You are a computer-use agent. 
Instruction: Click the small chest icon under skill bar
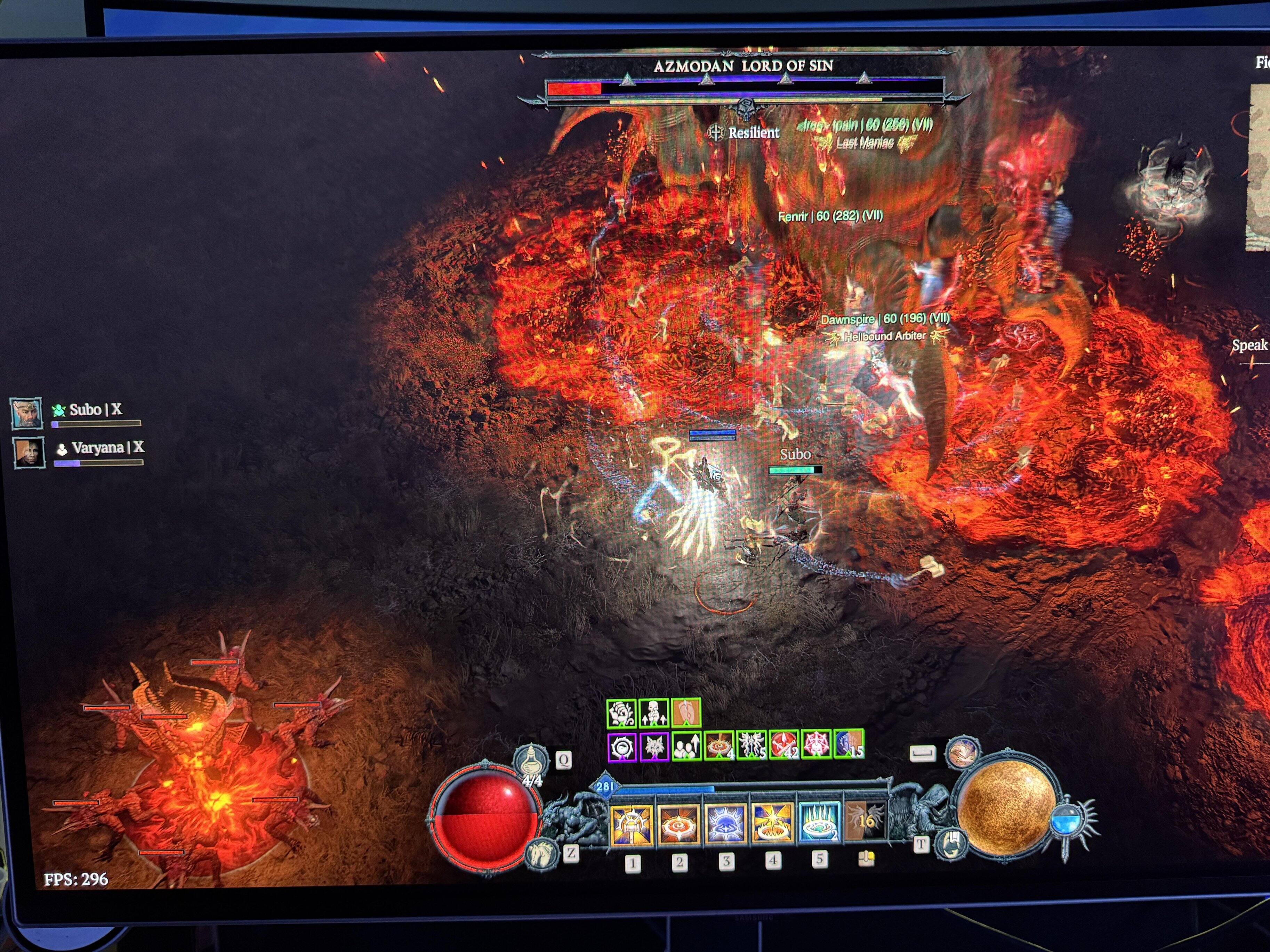[866, 859]
